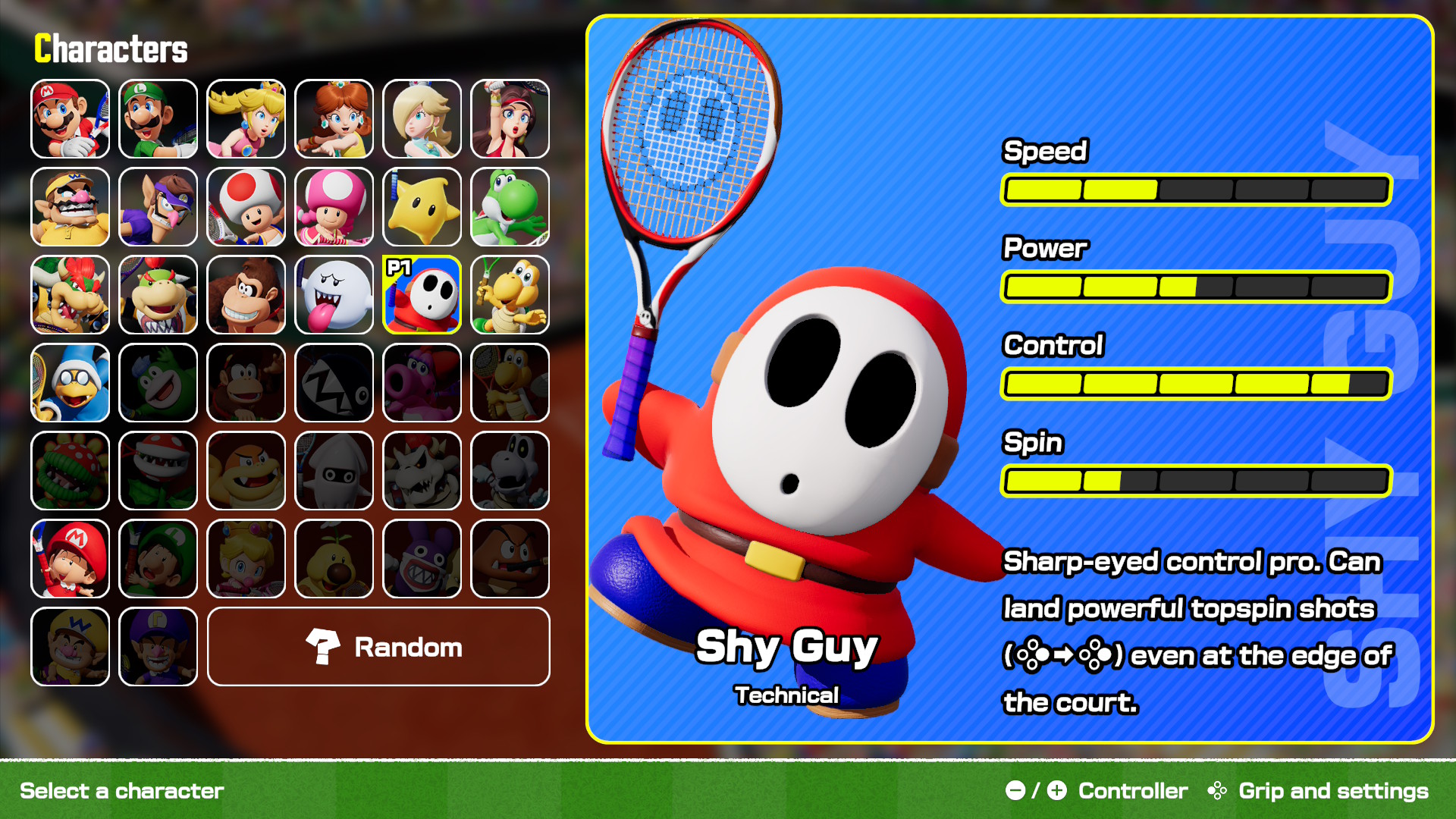Select Boo's portrait
Viewport: 1456px width, 819px height.
(334, 295)
